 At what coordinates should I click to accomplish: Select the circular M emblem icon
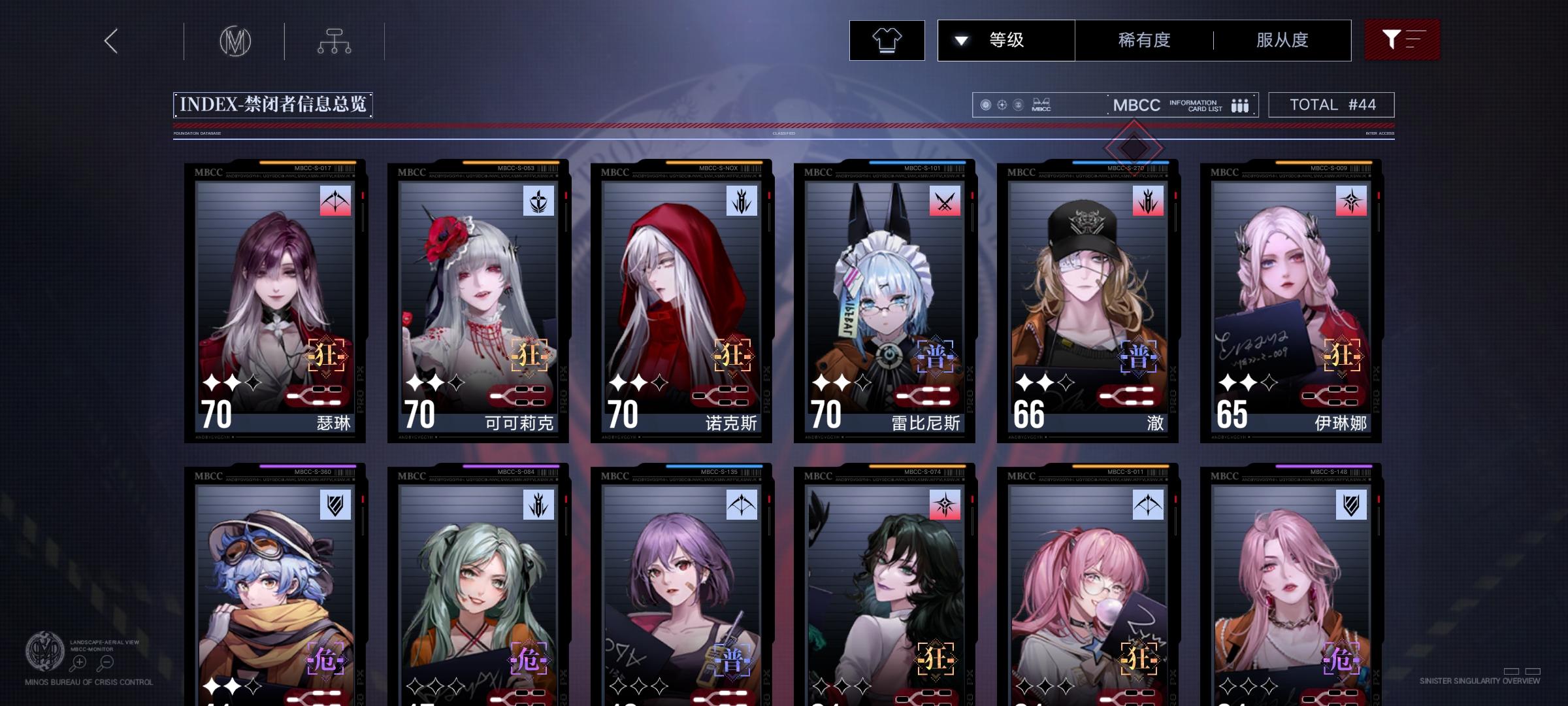tap(235, 41)
